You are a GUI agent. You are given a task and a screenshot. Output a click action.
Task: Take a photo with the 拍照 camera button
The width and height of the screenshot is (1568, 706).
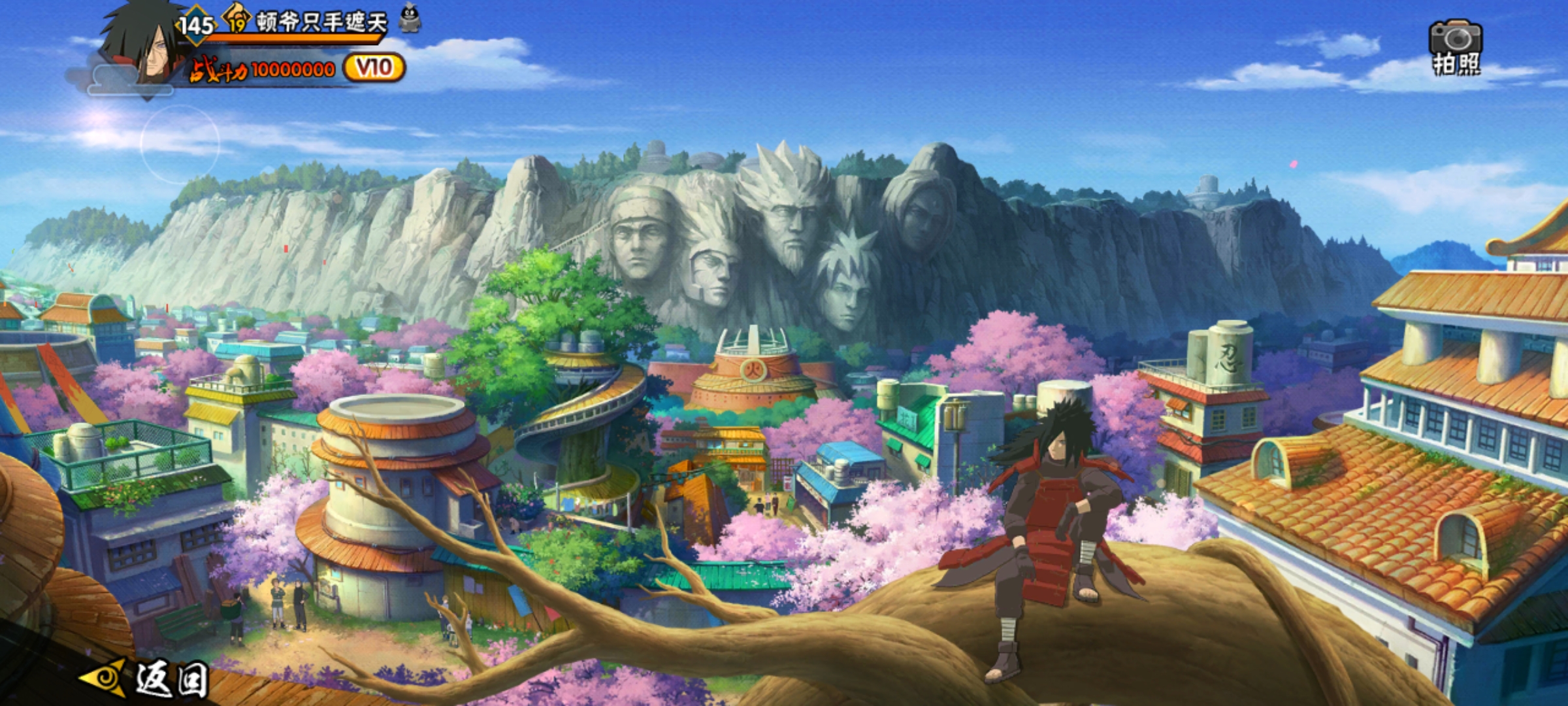(1456, 47)
